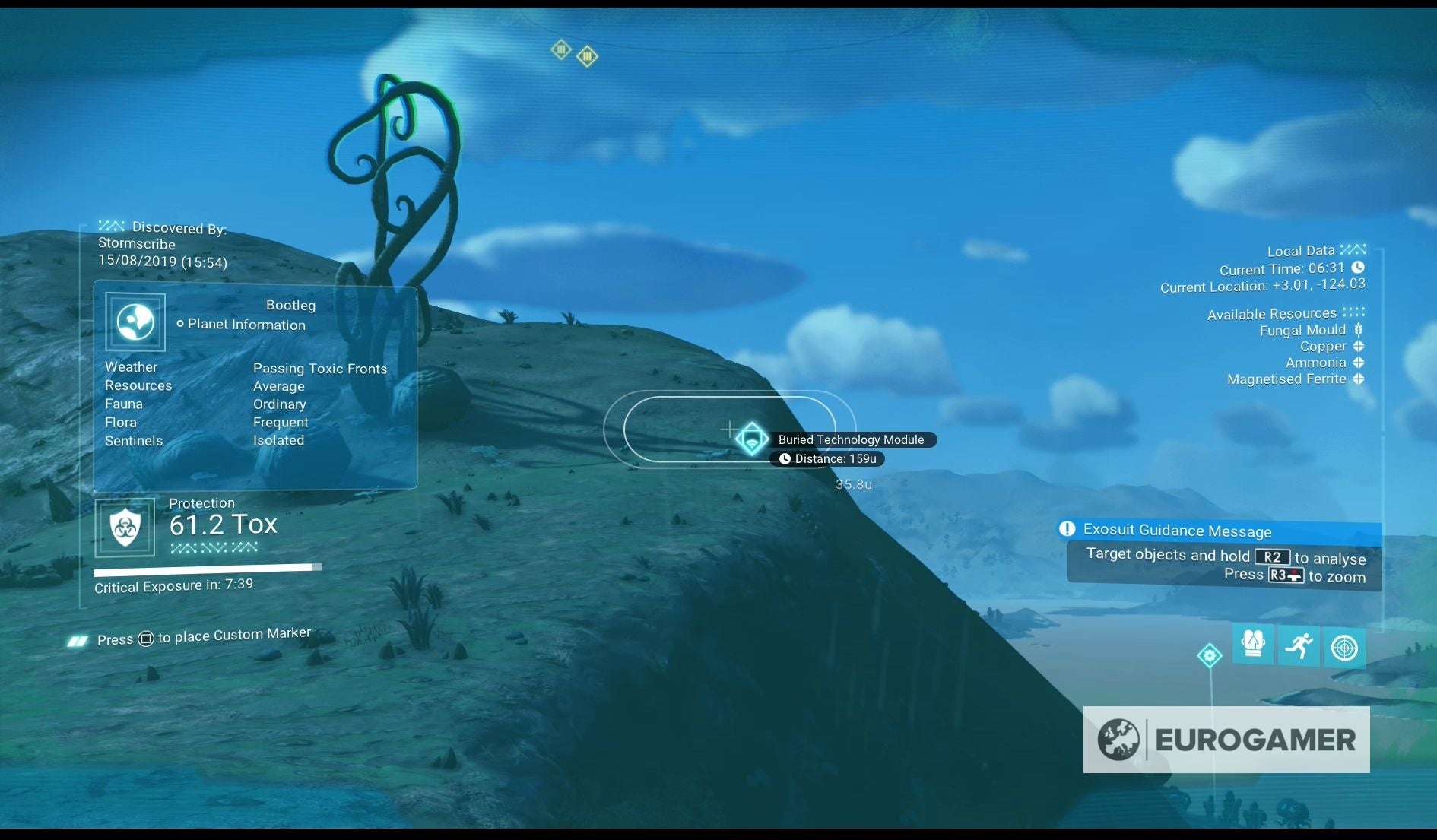Click the Fungal Mould resource icon
The height and width of the screenshot is (840, 1437).
(x=1358, y=329)
